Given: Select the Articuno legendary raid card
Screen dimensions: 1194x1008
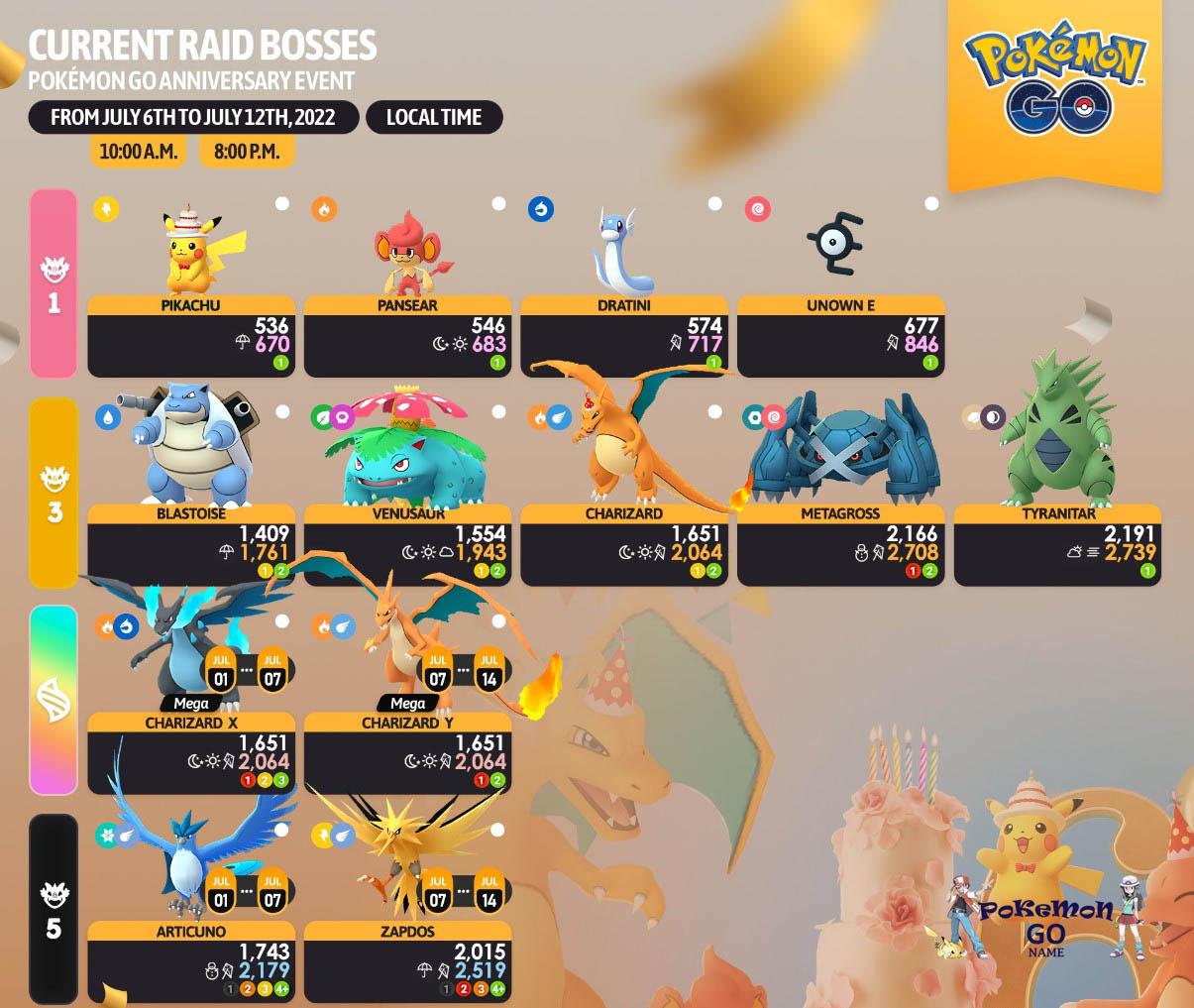Looking at the screenshot, I should pyautogui.click(x=191, y=961).
